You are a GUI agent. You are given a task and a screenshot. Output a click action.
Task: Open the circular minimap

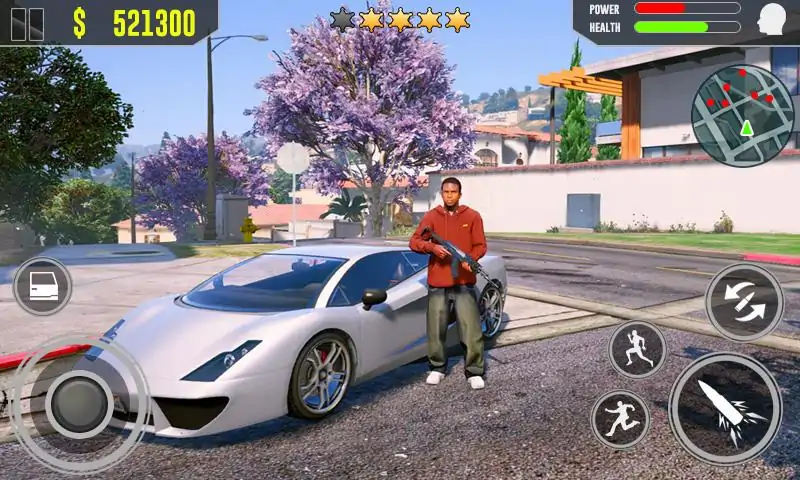tap(742, 116)
